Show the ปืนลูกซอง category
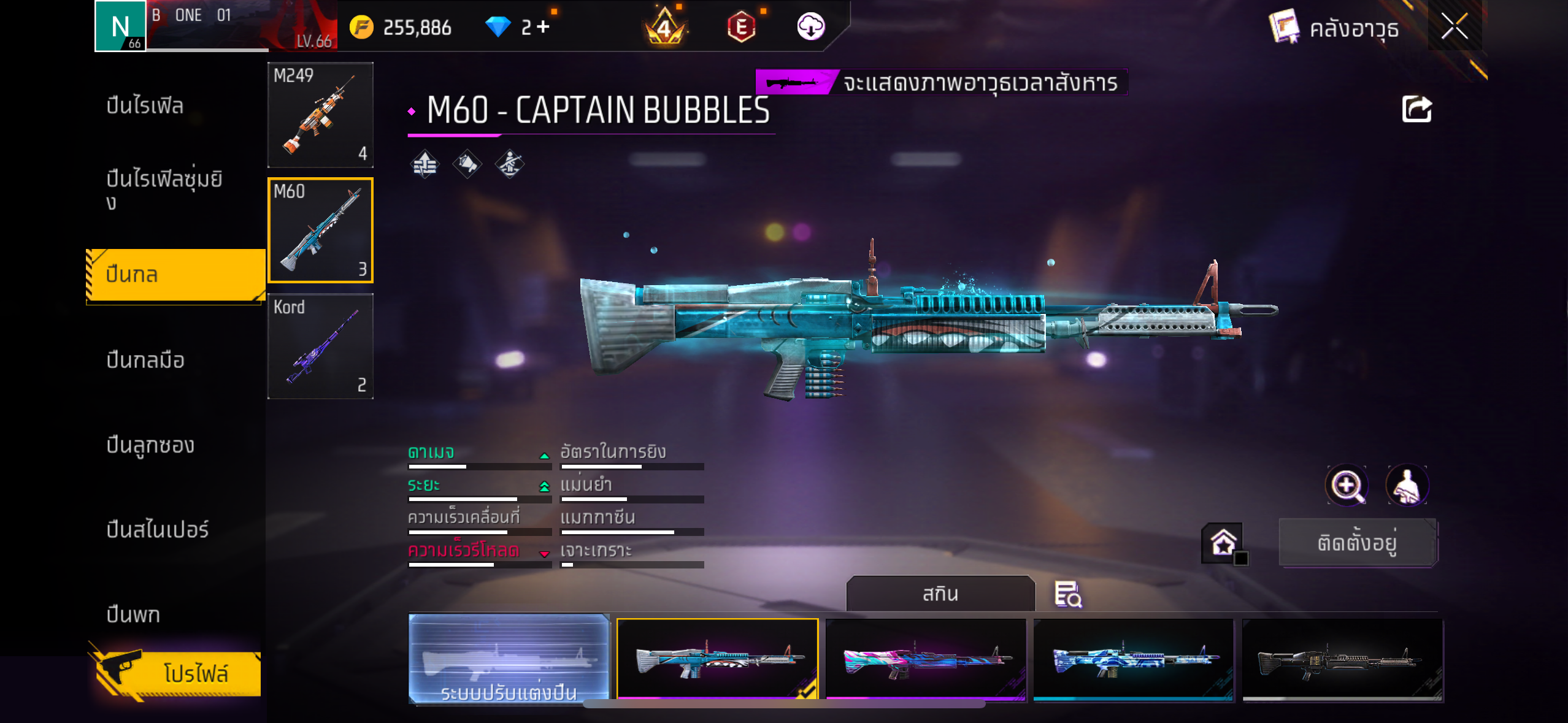This screenshot has height=723, width=1568. pos(150,445)
